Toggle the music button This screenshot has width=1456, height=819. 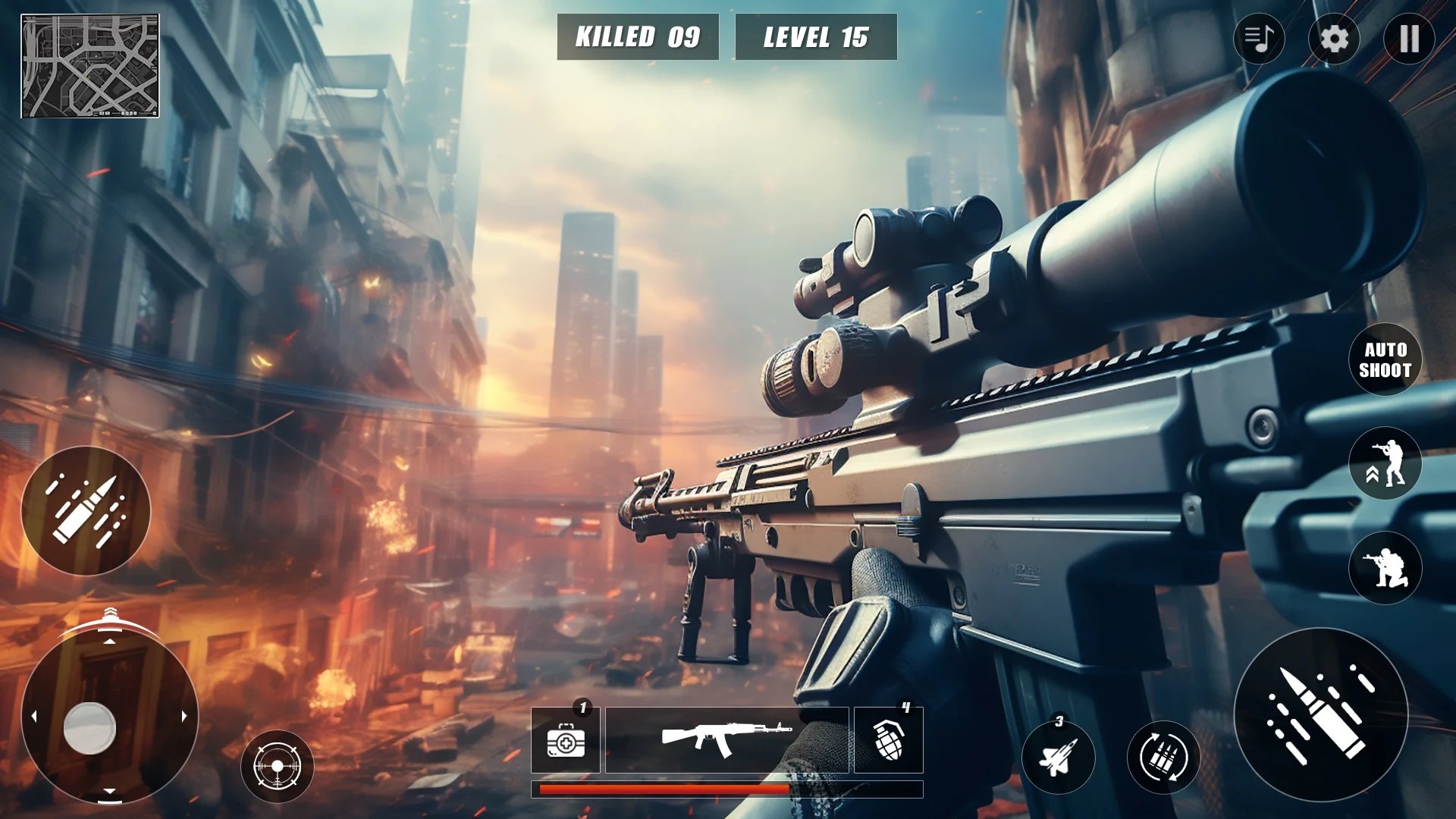[x=1259, y=38]
